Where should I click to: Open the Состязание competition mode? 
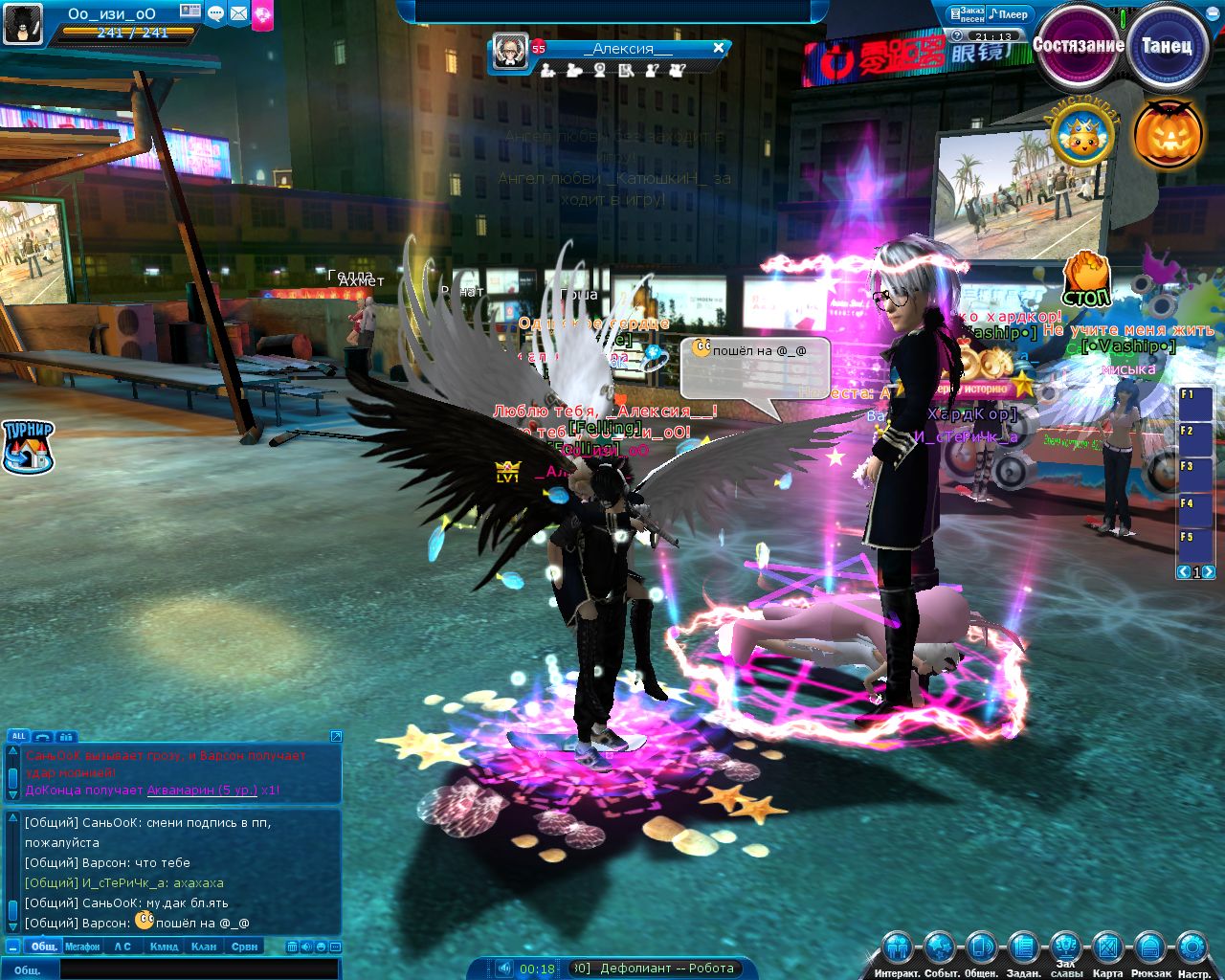point(1078,45)
